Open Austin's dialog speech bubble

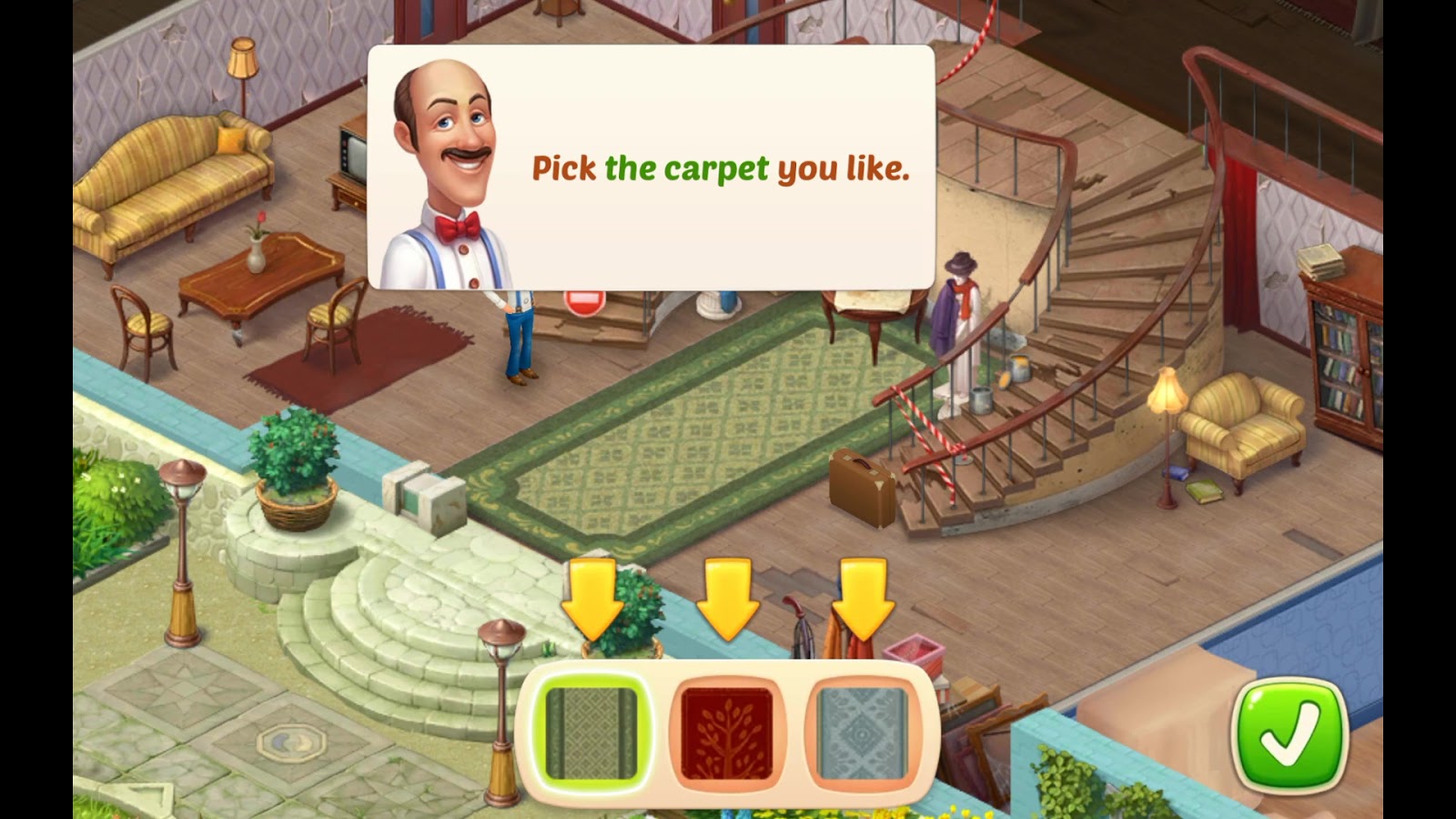tap(719, 168)
